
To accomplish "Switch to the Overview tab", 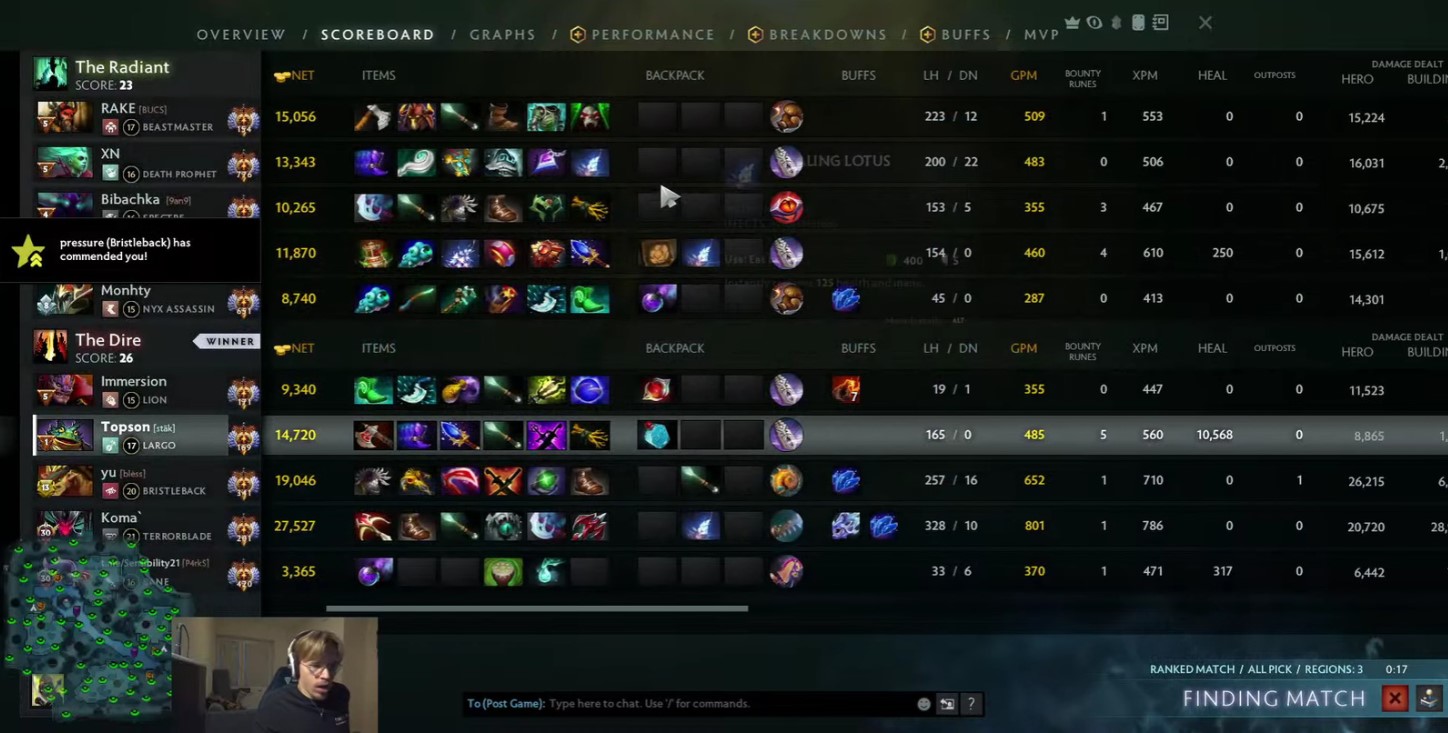I will pyautogui.click(x=241, y=34).
